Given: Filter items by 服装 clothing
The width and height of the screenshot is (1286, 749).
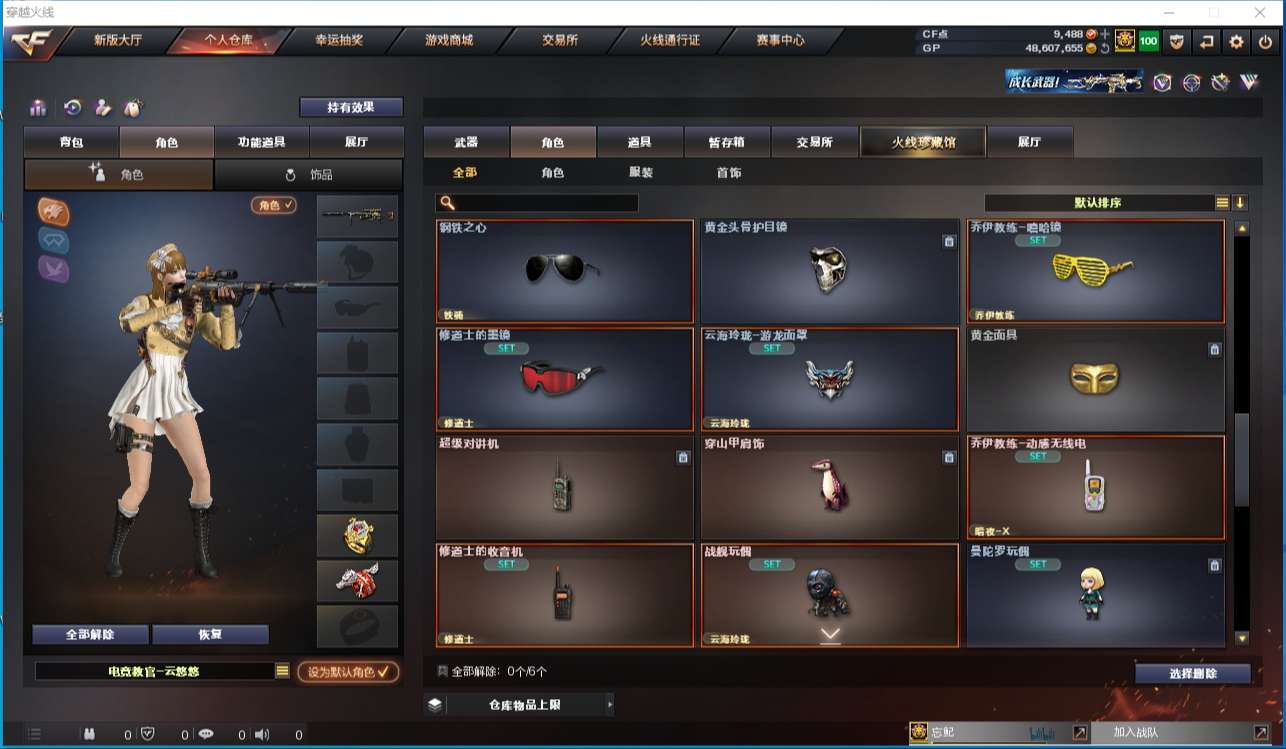Looking at the screenshot, I should 641,173.
